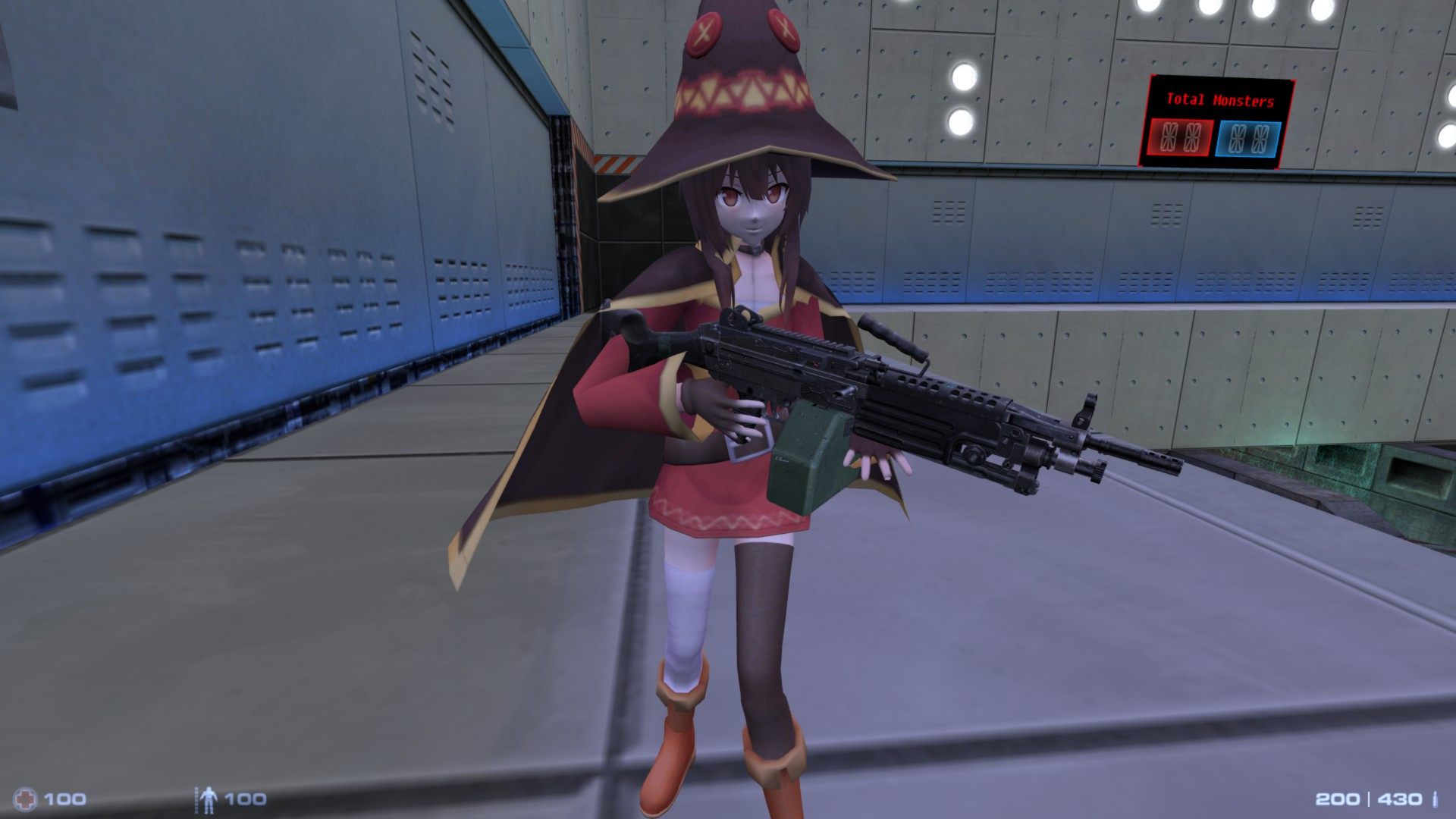This screenshot has height=819, width=1456.
Task: Click the armor charge bar beside the suit icon
Action: click(197, 799)
